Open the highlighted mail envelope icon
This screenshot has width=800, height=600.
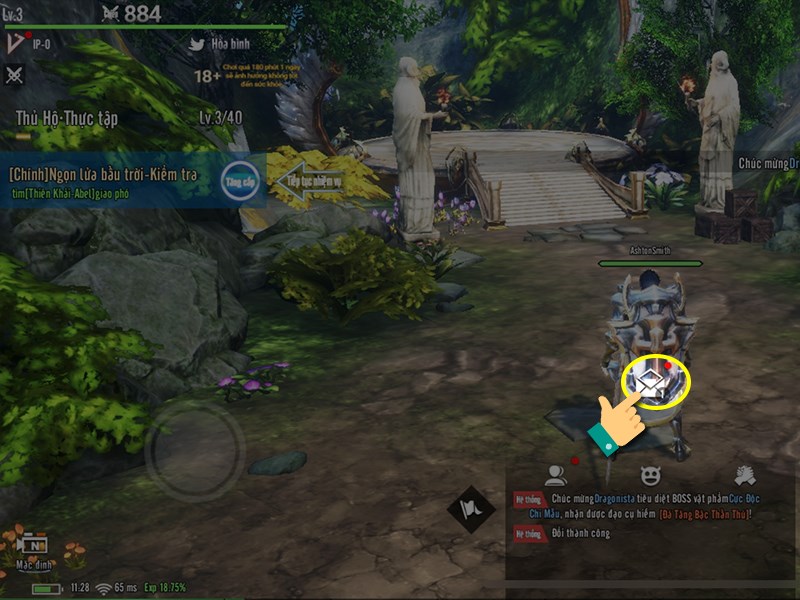coord(655,381)
